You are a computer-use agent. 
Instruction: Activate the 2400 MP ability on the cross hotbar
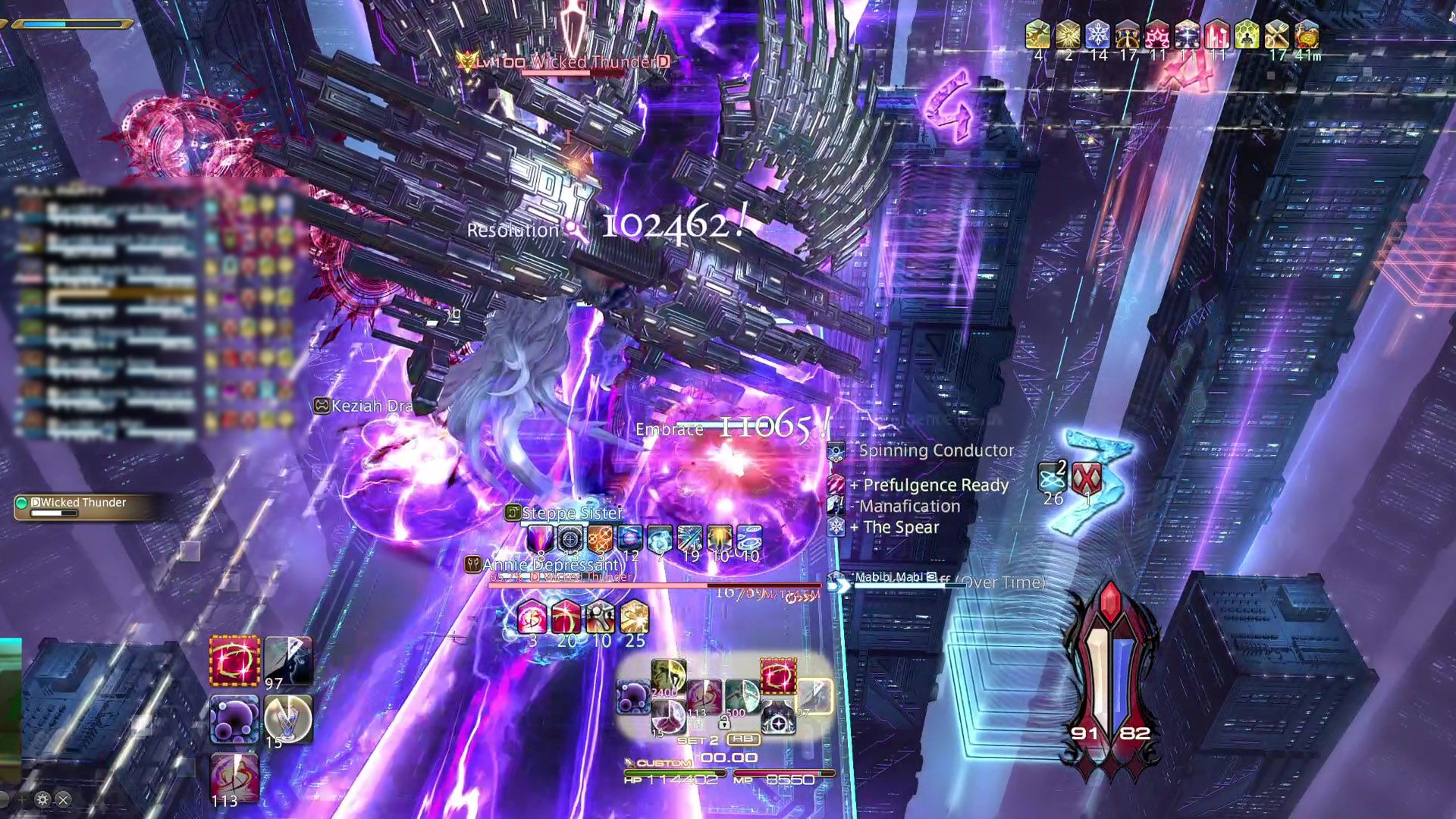668,677
